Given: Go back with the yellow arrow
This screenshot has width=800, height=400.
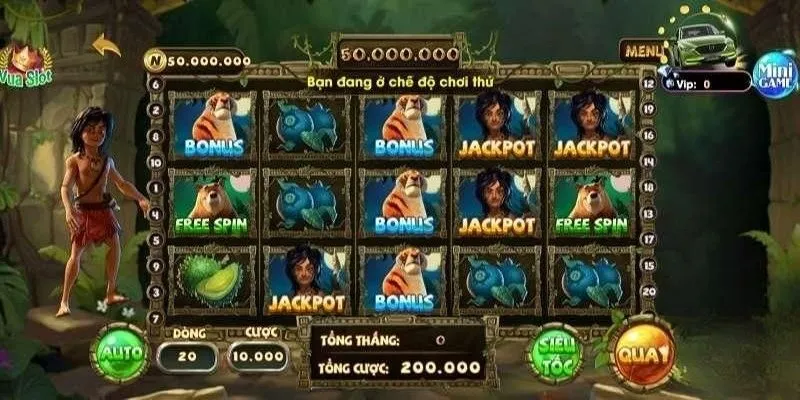Looking at the screenshot, I should [106, 45].
